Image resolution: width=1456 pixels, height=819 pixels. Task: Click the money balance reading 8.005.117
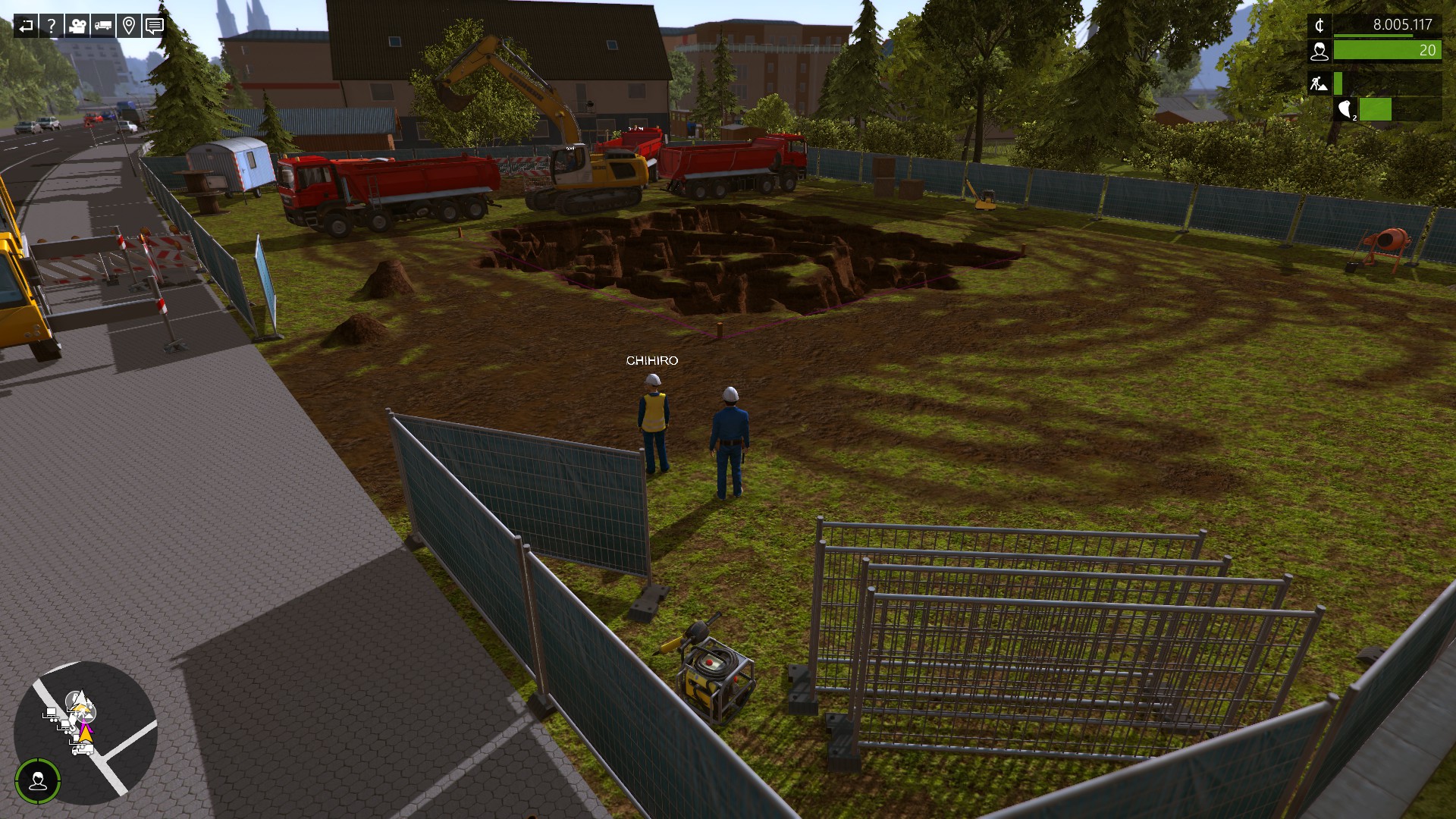click(x=1404, y=24)
